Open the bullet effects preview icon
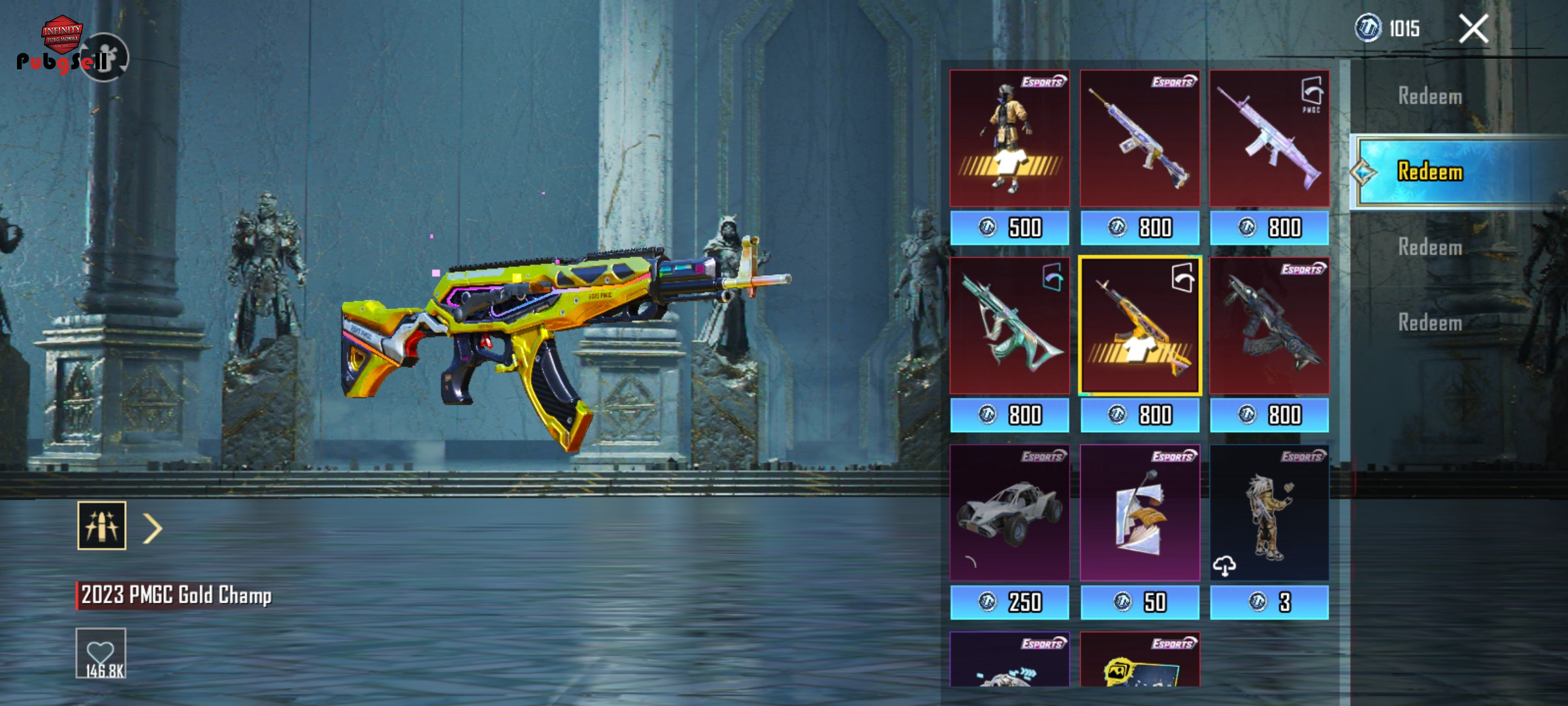Viewport: 1568px width, 706px height. pos(102,526)
